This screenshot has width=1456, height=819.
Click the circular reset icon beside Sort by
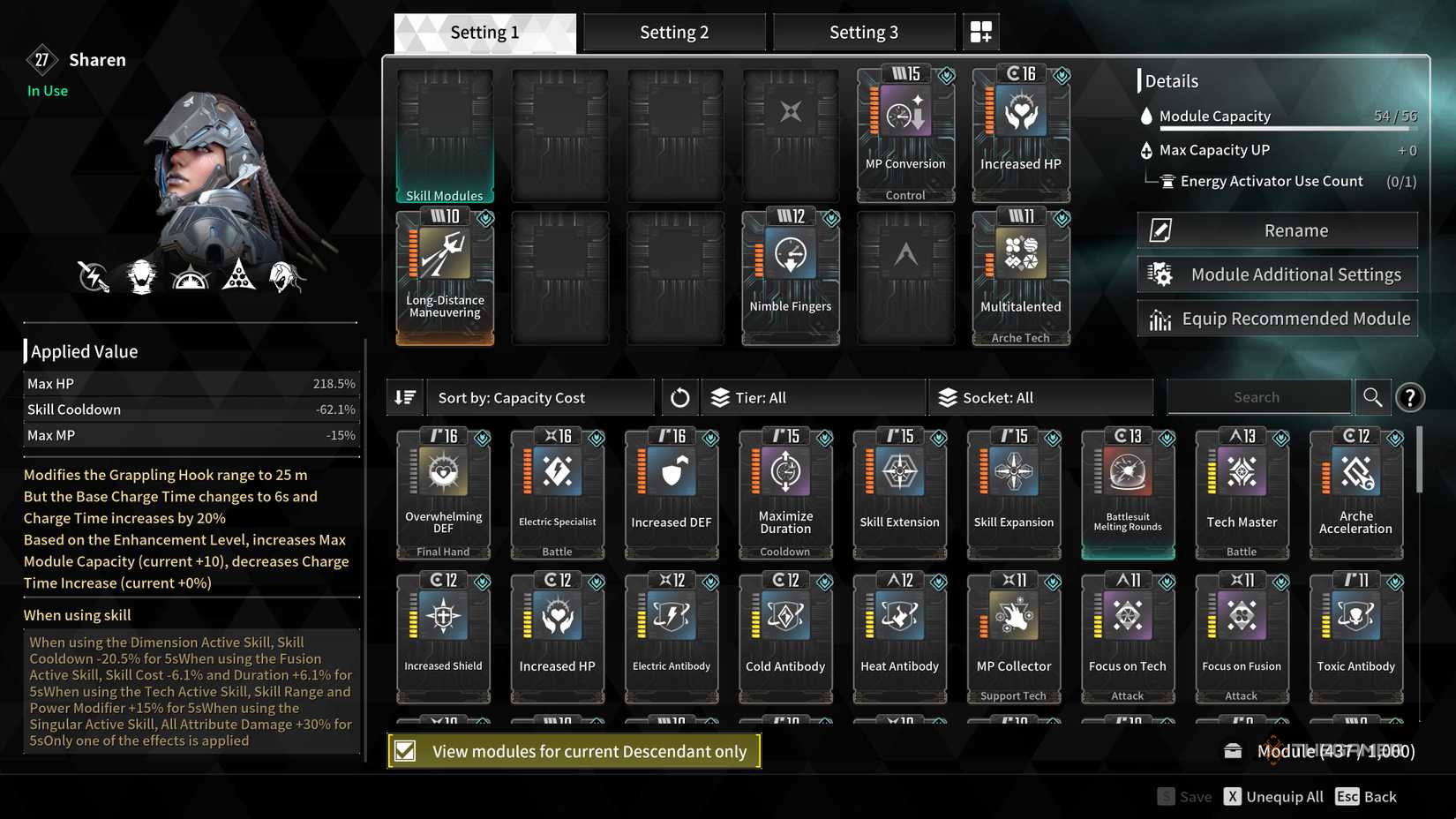tap(679, 397)
